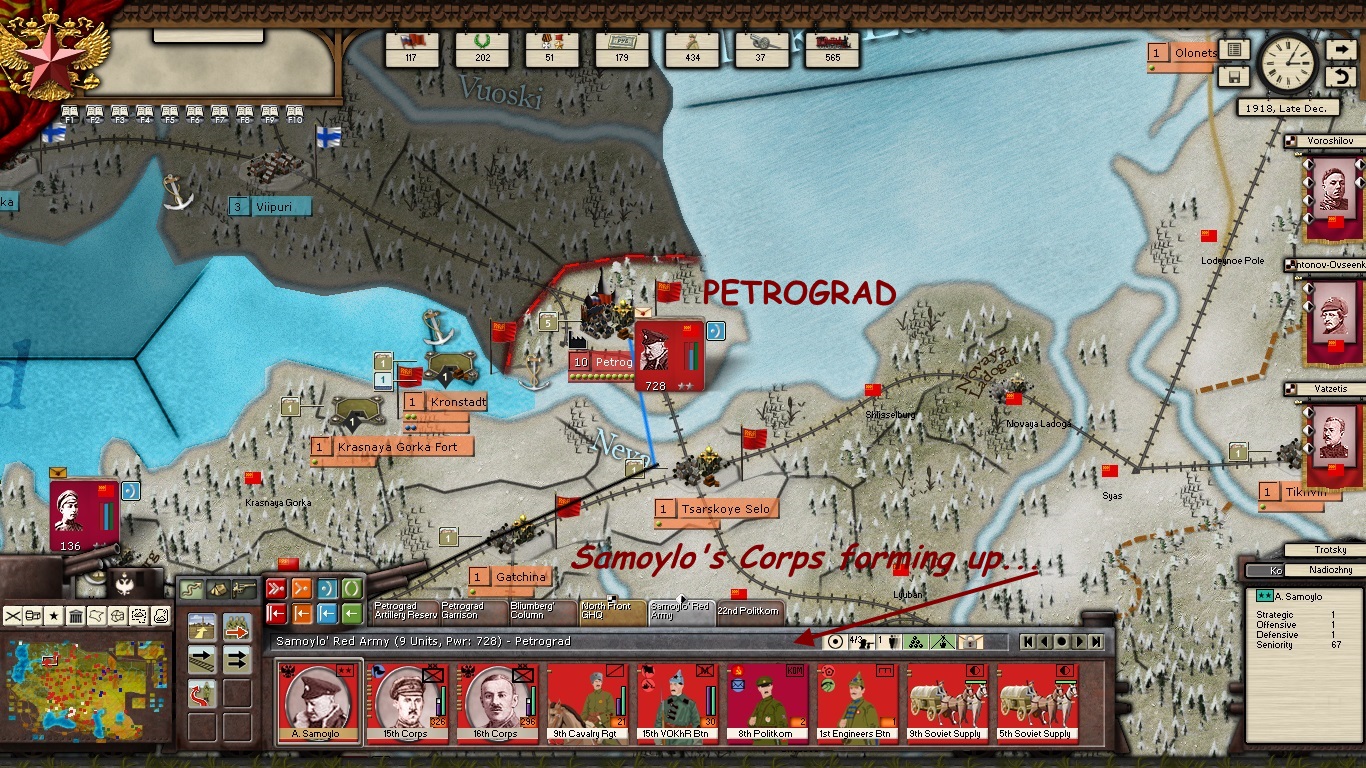This screenshot has height=768, width=1366.
Task: Click the rail movement special order button
Action: (203, 658)
